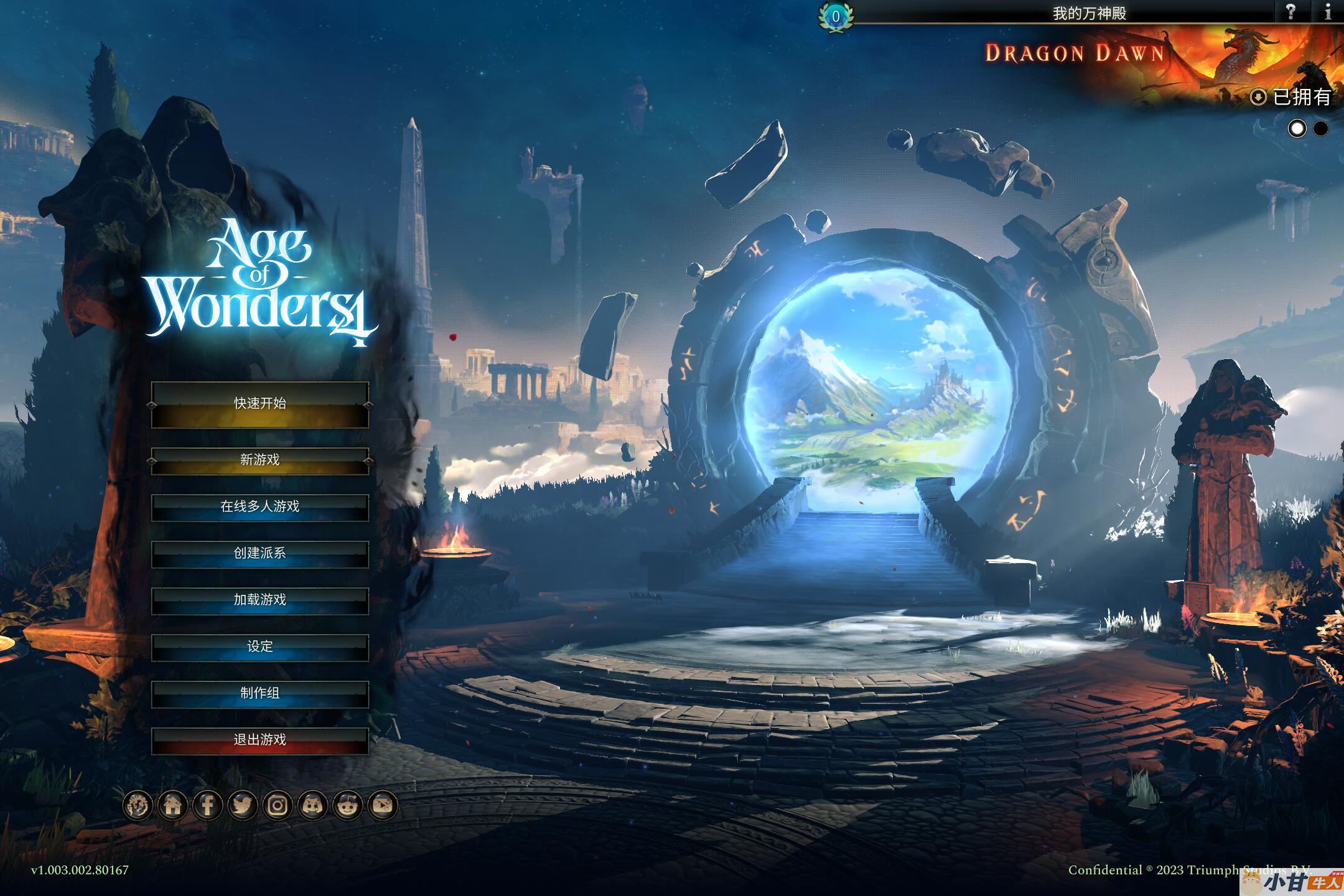Join the Discord server via its icon
The height and width of the screenshot is (896, 1344).
[x=312, y=806]
